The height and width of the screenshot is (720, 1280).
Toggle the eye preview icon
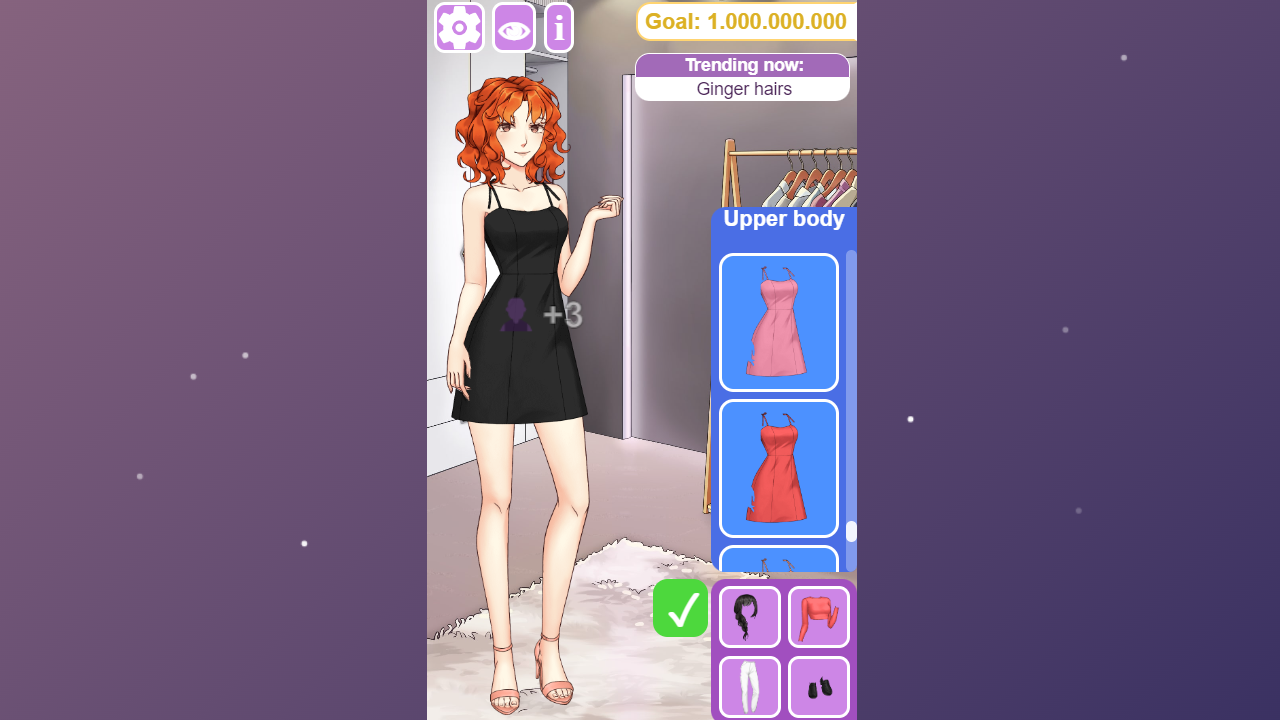pos(512,27)
